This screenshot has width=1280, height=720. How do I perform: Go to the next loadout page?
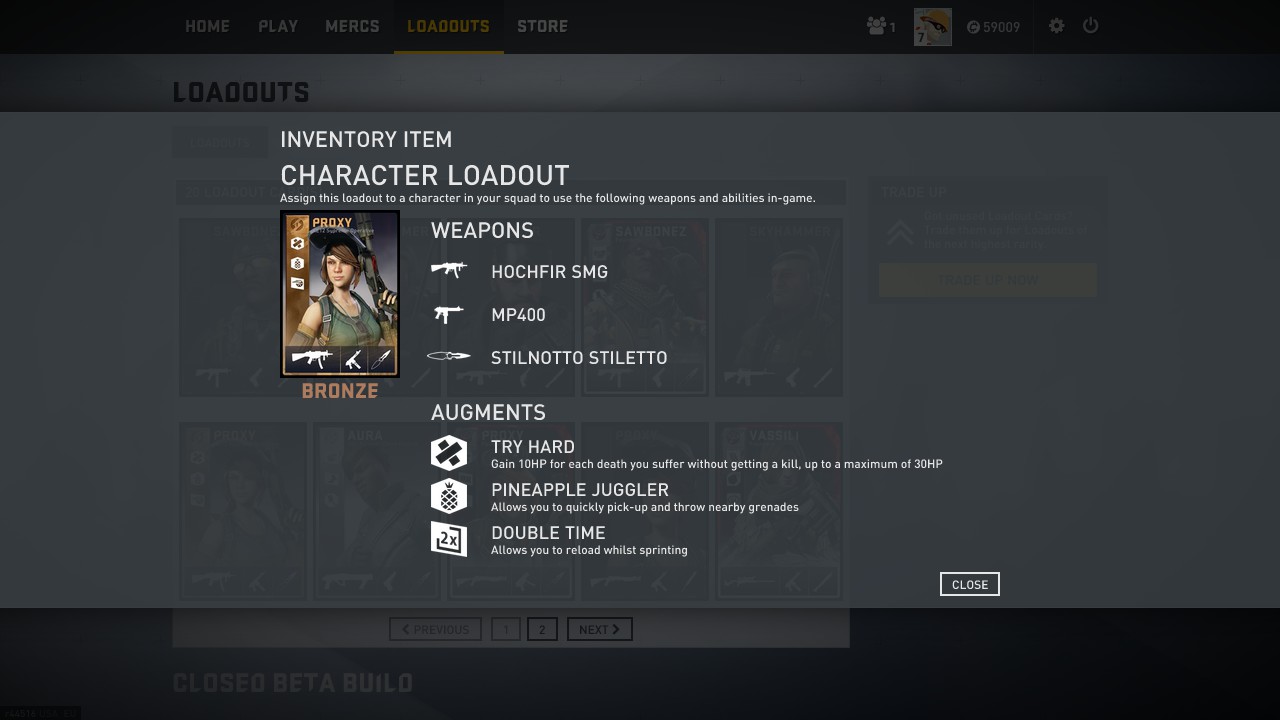pyautogui.click(x=599, y=629)
